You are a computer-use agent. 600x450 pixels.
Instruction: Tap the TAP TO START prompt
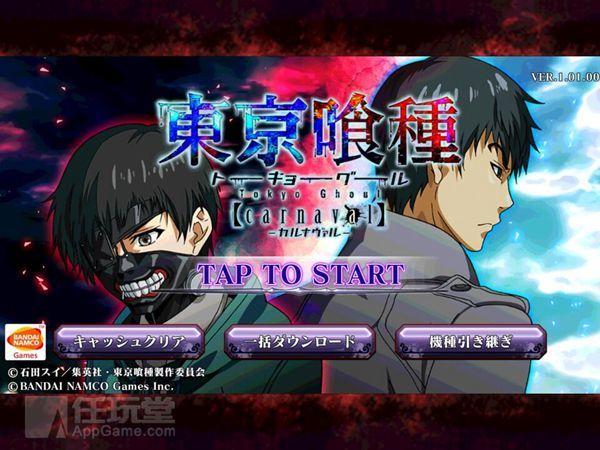point(300,274)
